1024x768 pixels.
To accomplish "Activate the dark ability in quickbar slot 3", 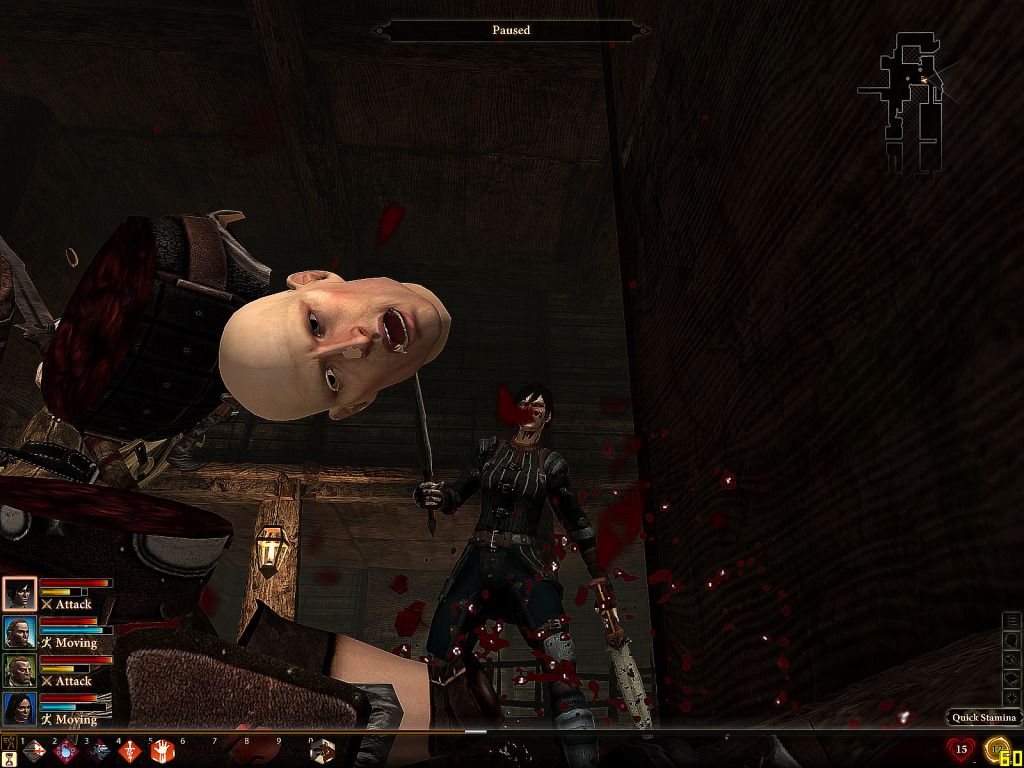I will pyautogui.click(x=98, y=751).
